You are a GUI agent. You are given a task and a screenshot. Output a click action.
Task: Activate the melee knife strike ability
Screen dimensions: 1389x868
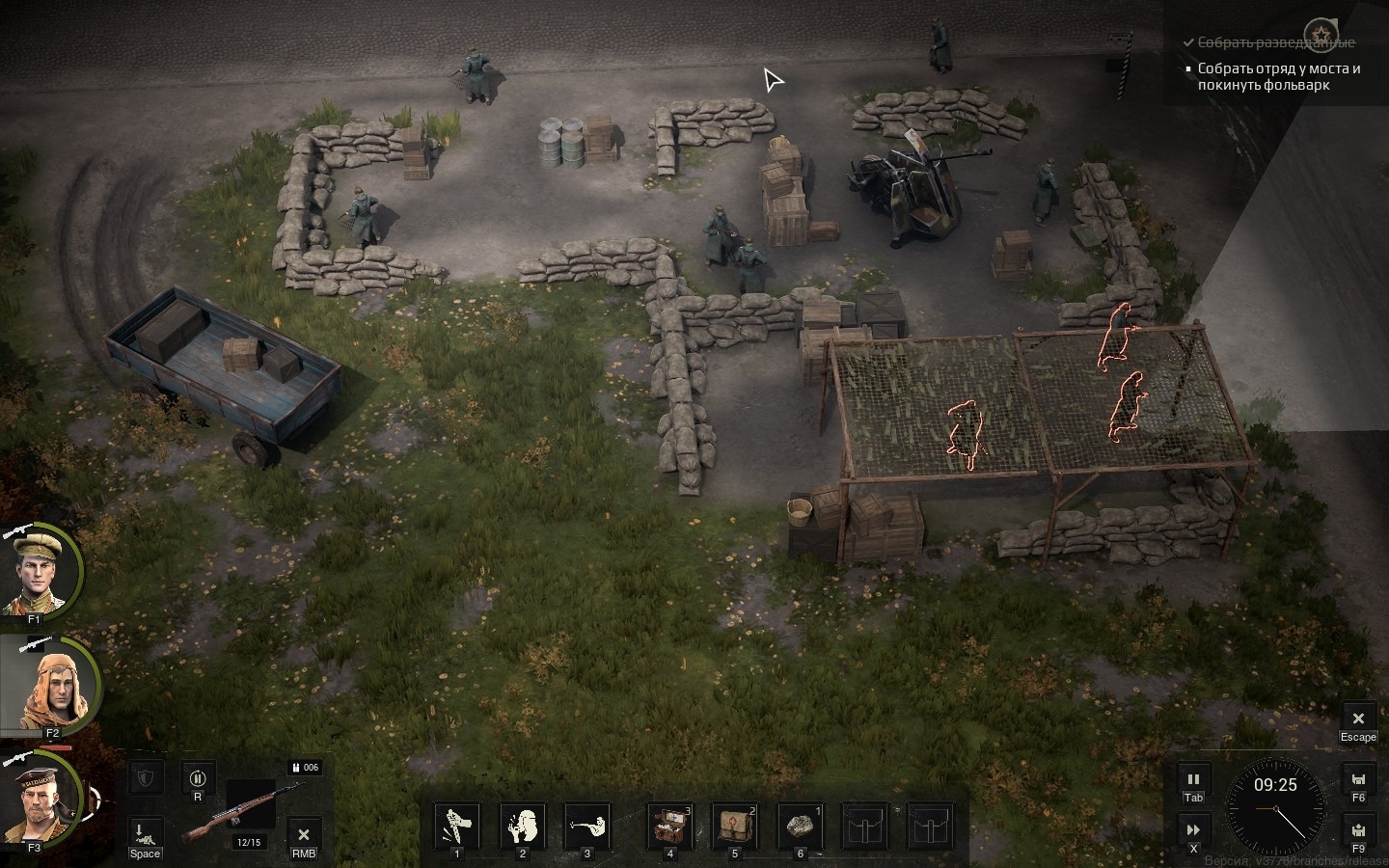[x=457, y=826]
